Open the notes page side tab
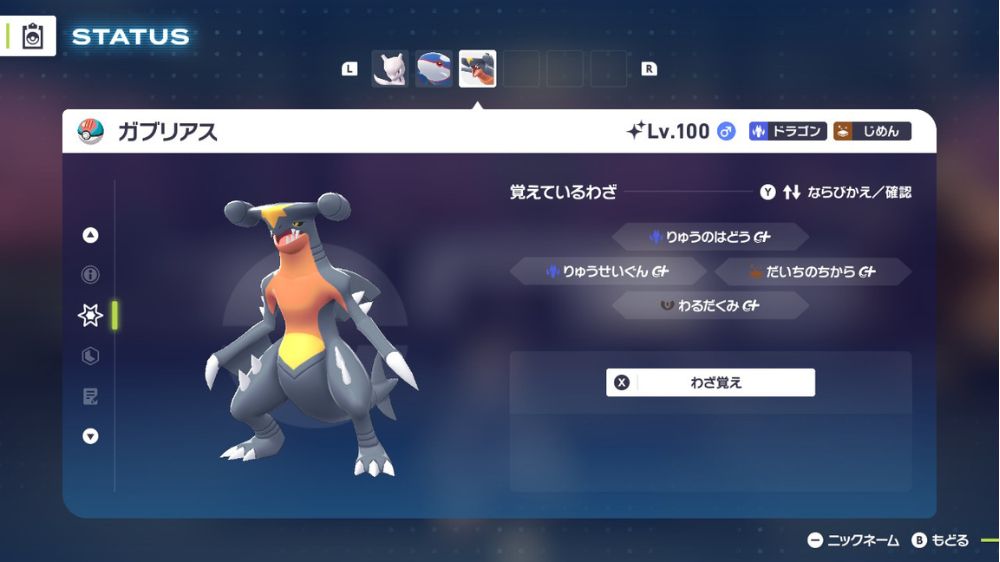The height and width of the screenshot is (562, 1000). 90,397
